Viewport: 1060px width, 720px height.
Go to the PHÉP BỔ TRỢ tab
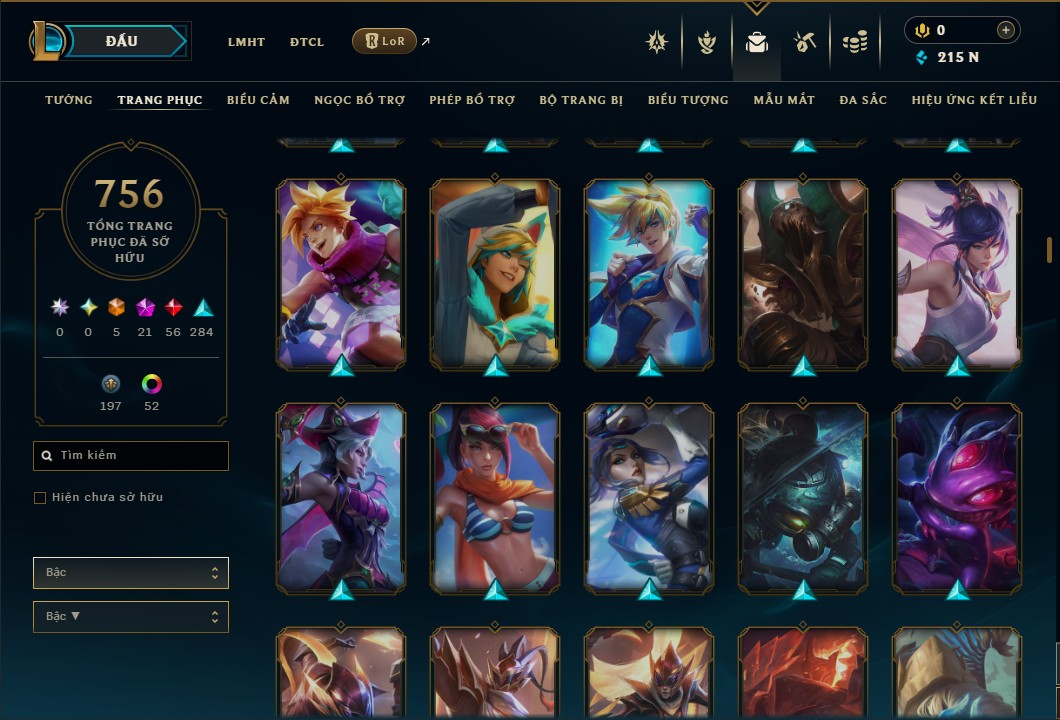pos(472,100)
